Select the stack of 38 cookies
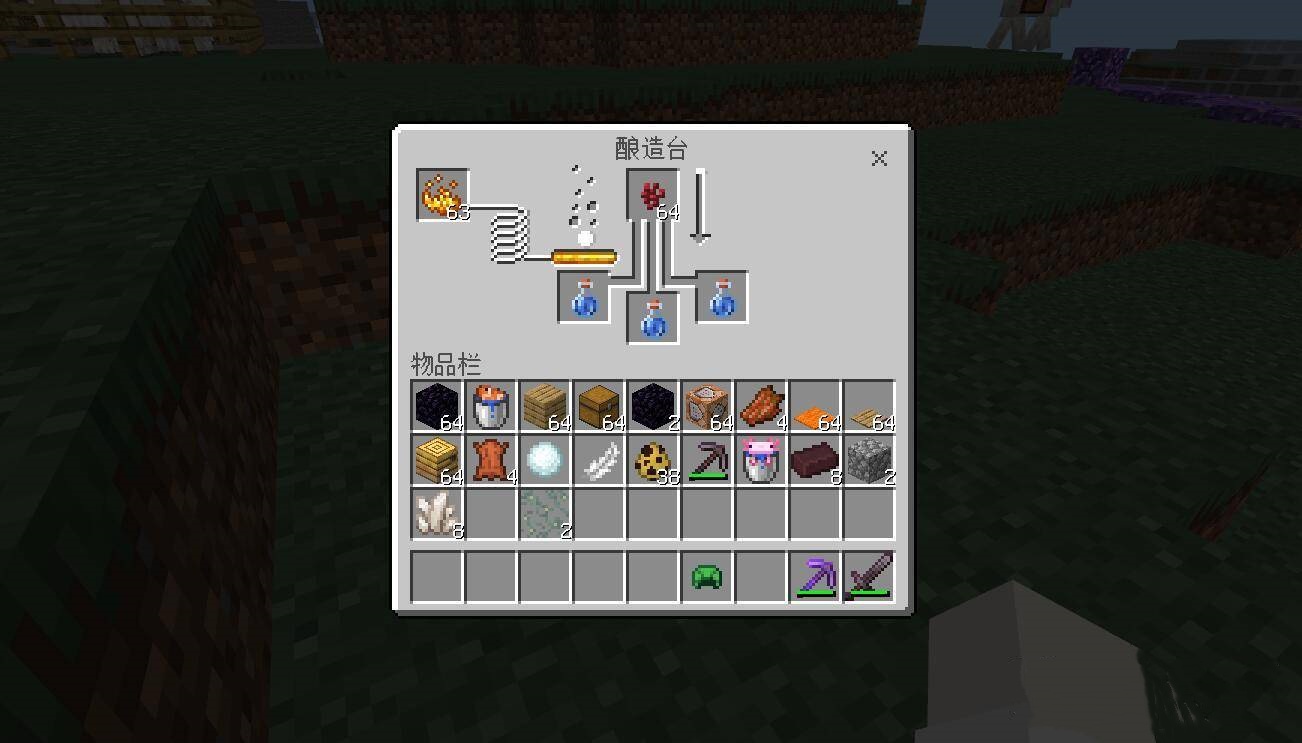This screenshot has height=743, width=1302. [x=653, y=460]
